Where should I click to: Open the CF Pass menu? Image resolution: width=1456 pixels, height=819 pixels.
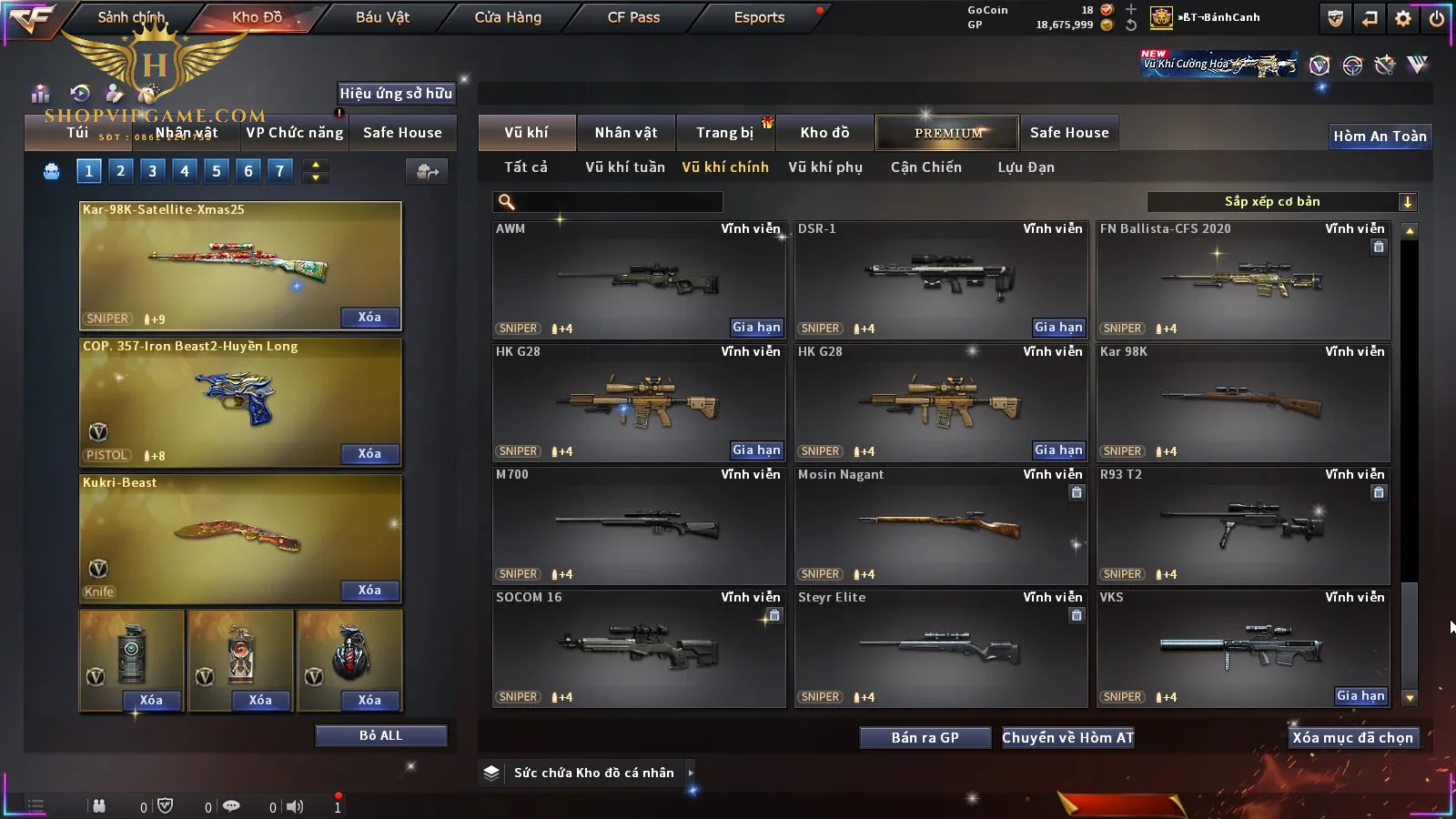(633, 17)
